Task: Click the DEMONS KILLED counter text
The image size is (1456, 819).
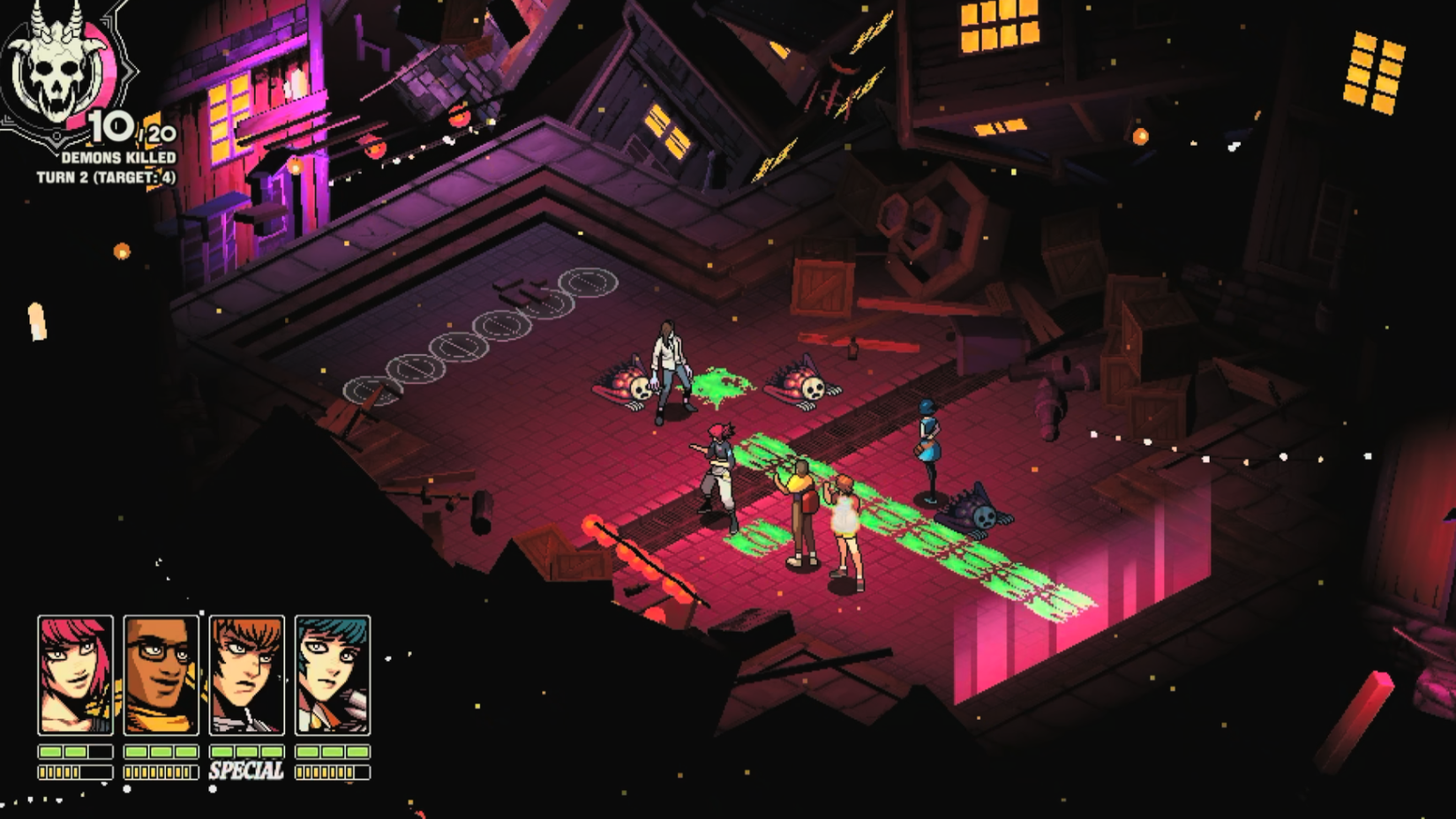Action: coord(117,155)
